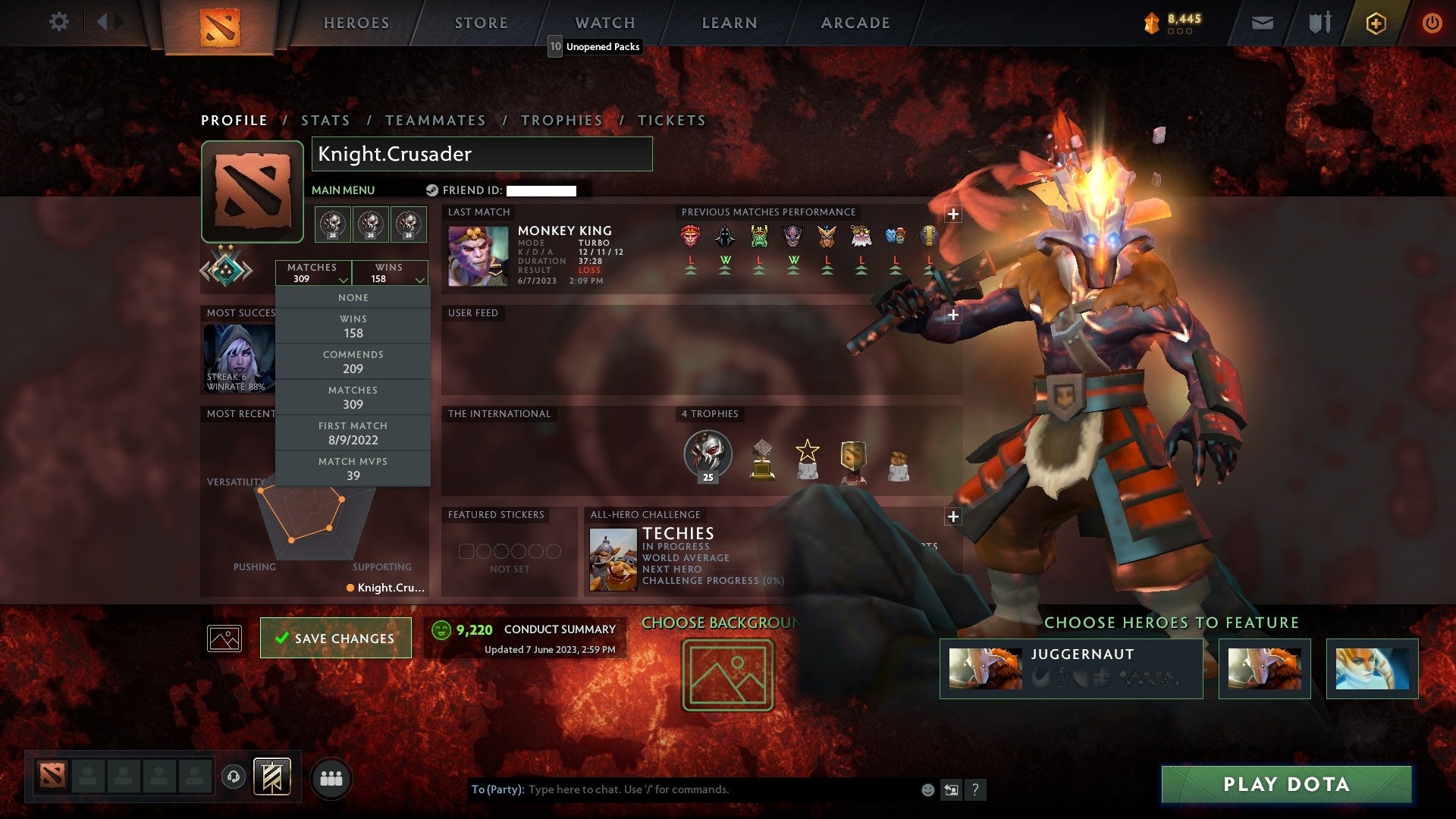Open the notifications envelope icon
1456x819 pixels.
[x=1263, y=23]
